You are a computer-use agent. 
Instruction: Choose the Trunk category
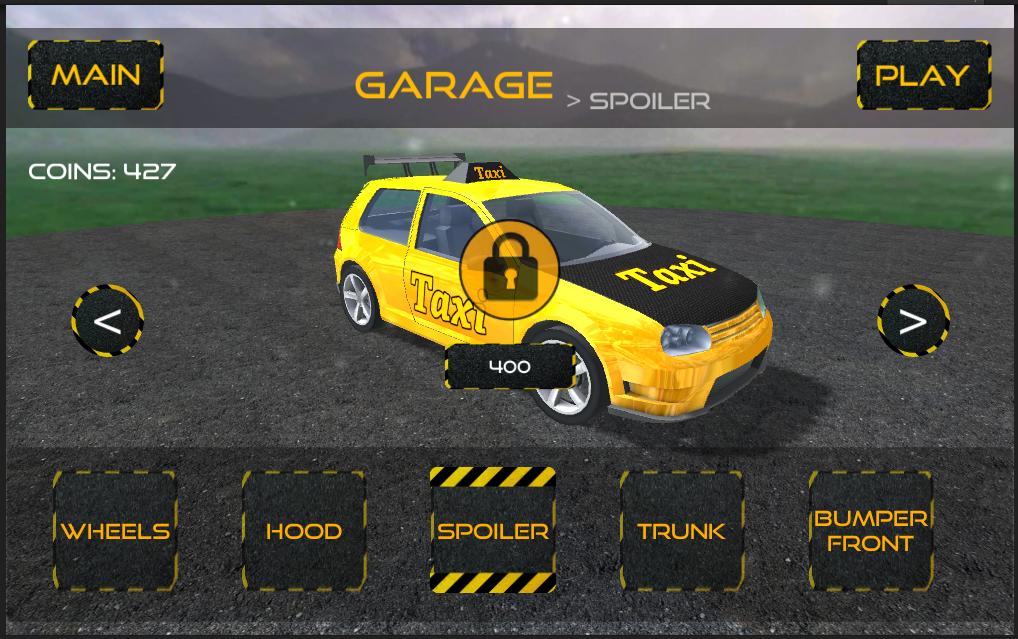pyautogui.click(x=682, y=531)
